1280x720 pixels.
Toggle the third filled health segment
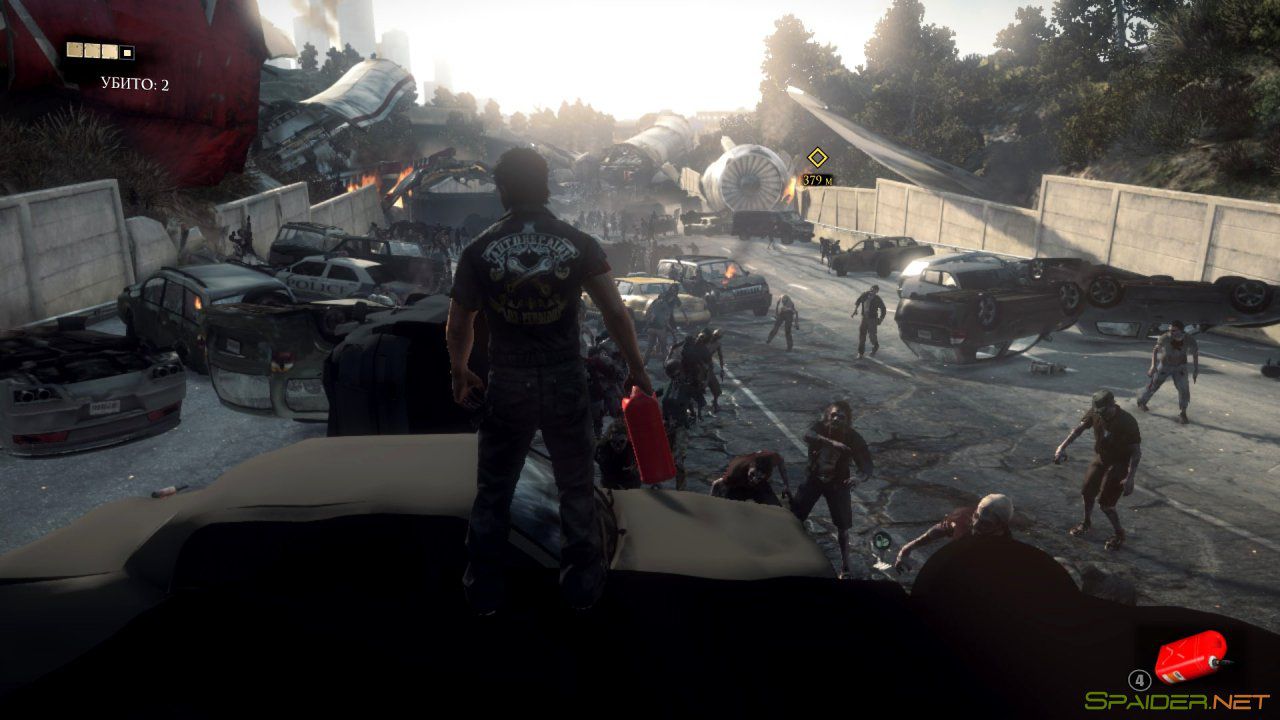click(109, 50)
